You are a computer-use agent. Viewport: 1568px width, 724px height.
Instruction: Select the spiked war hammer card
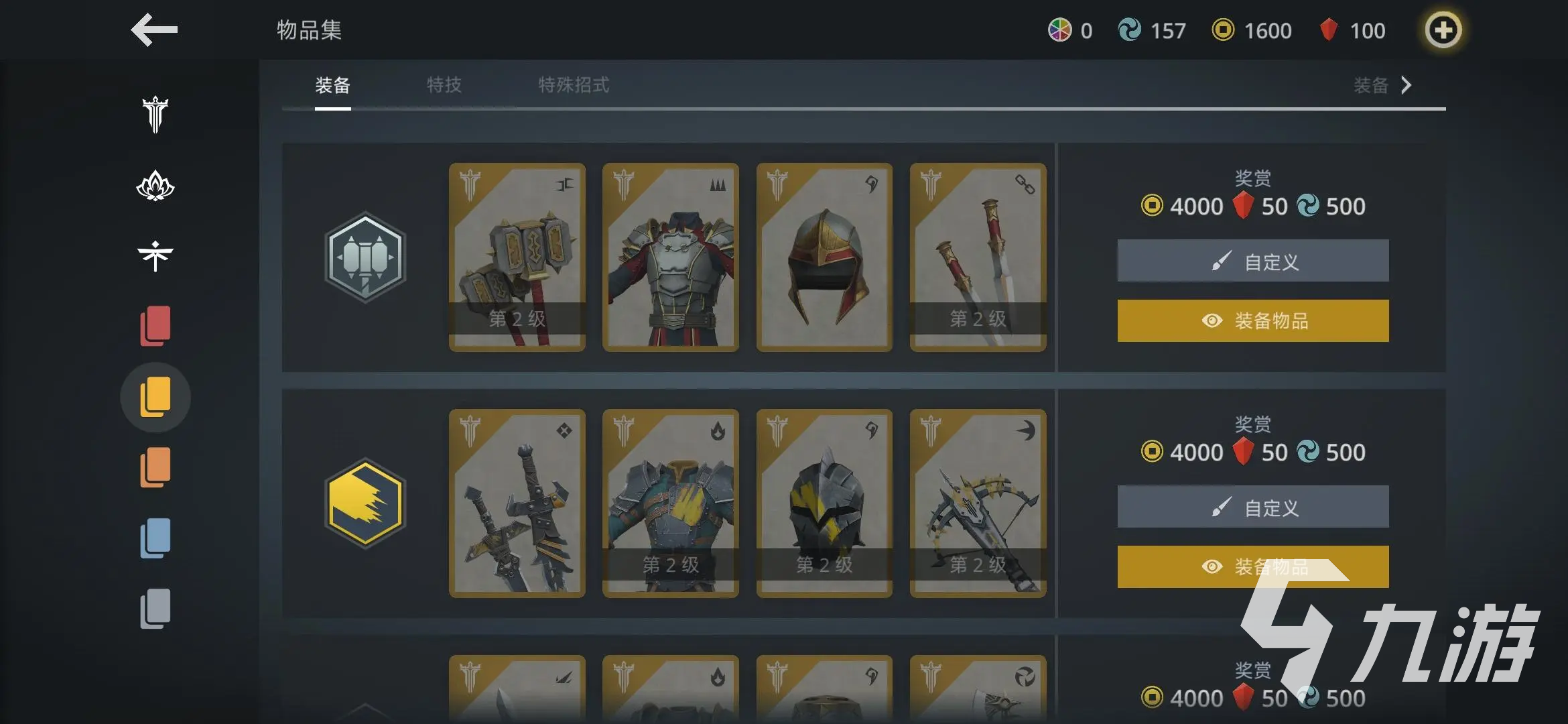pos(517,257)
